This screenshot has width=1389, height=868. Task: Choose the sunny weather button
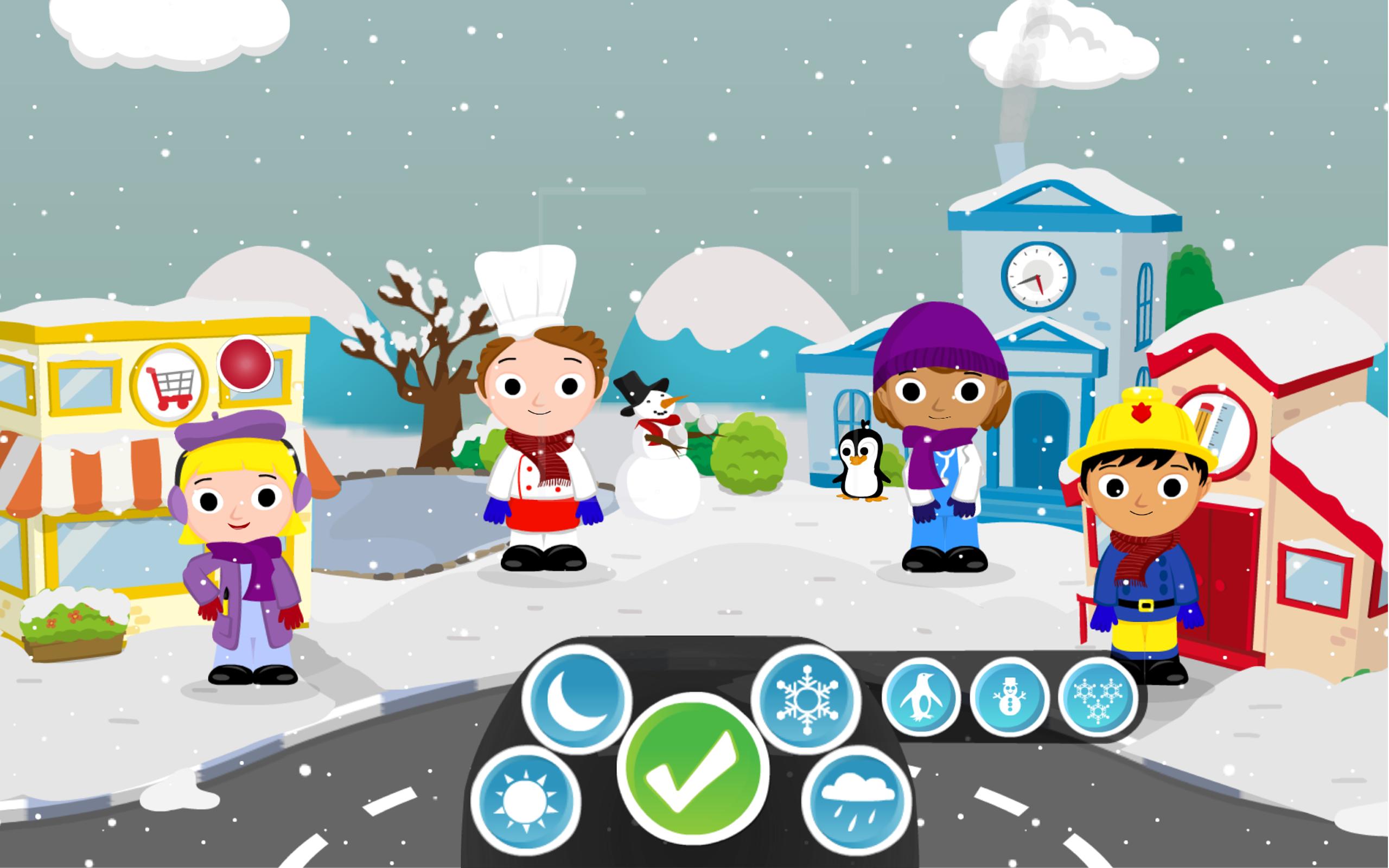[526, 800]
